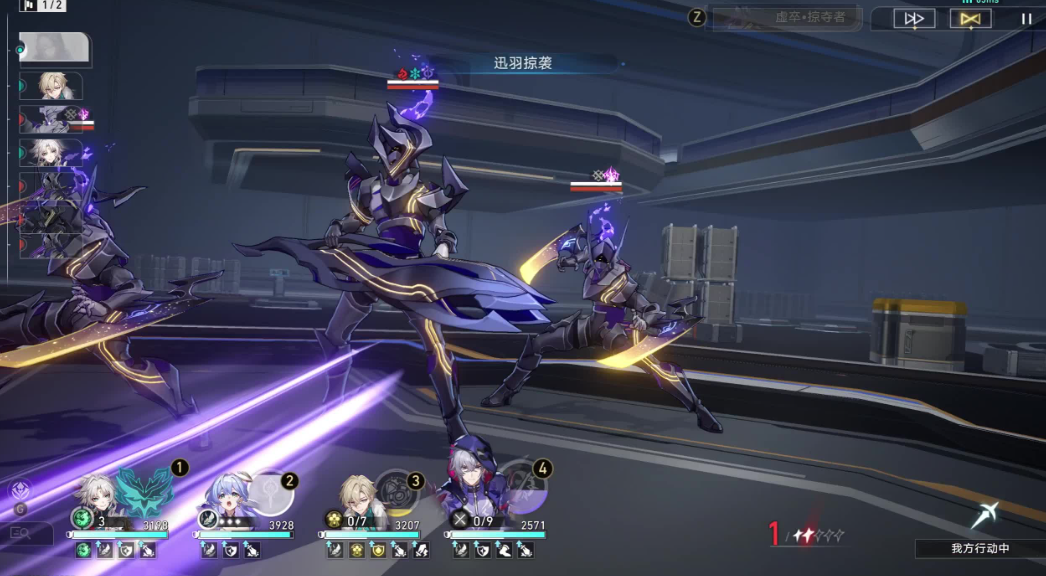Use the blond character's ultimate icon
This screenshot has height=576, width=1046.
[x=395, y=491]
